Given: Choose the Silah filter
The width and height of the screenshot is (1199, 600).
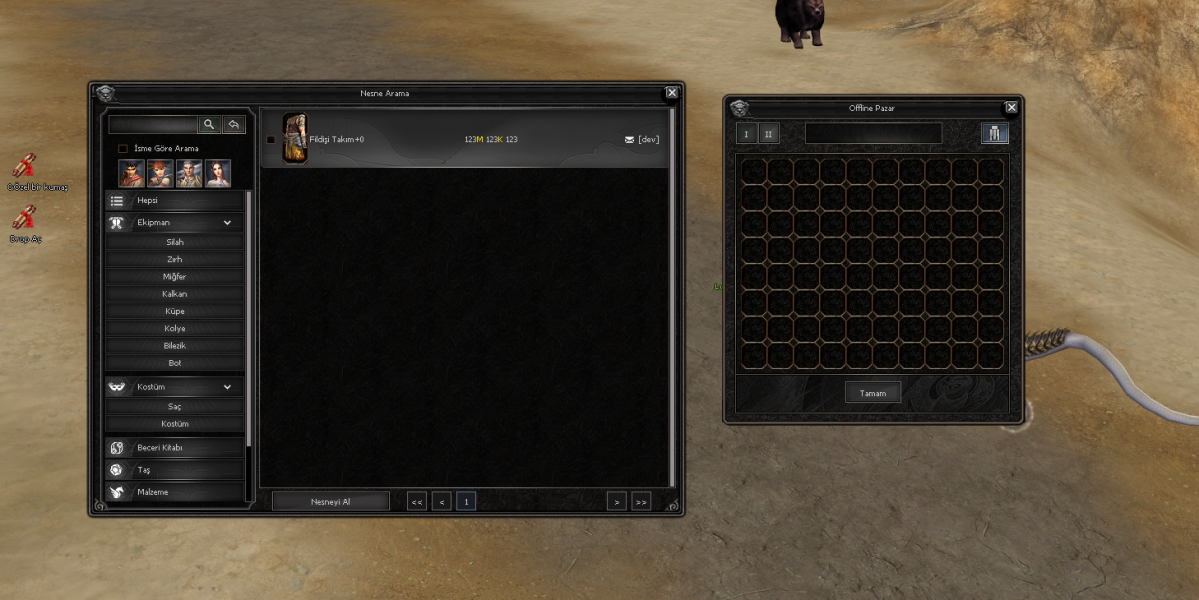Looking at the screenshot, I should [x=174, y=242].
